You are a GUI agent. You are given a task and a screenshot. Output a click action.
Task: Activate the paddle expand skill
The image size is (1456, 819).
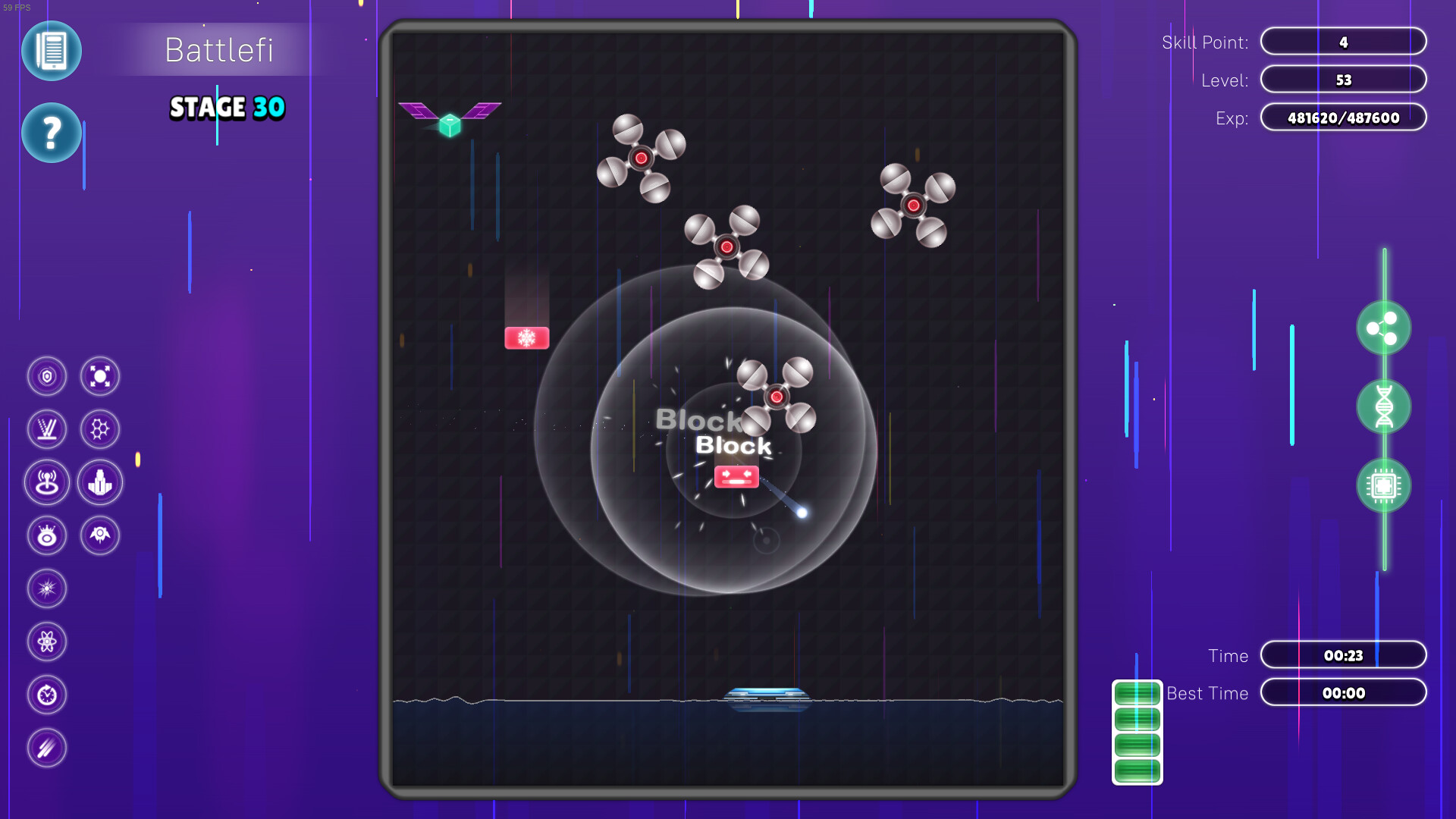(99, 376)
